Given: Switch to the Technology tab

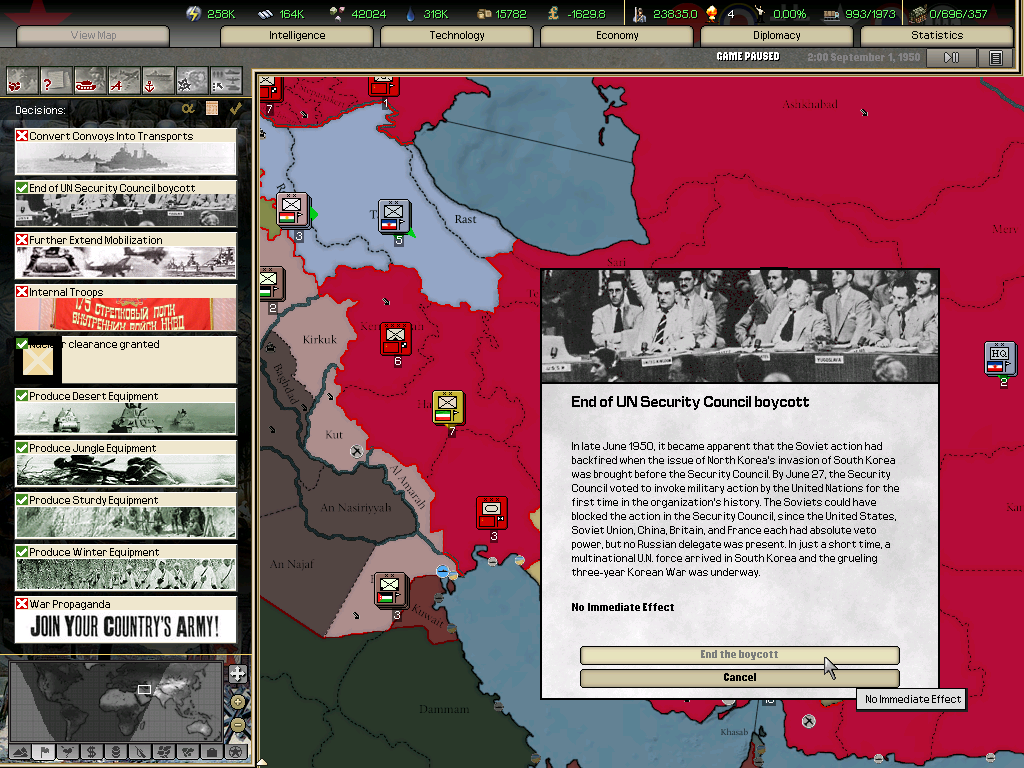Looking at the screenshot, I should 457,36.
